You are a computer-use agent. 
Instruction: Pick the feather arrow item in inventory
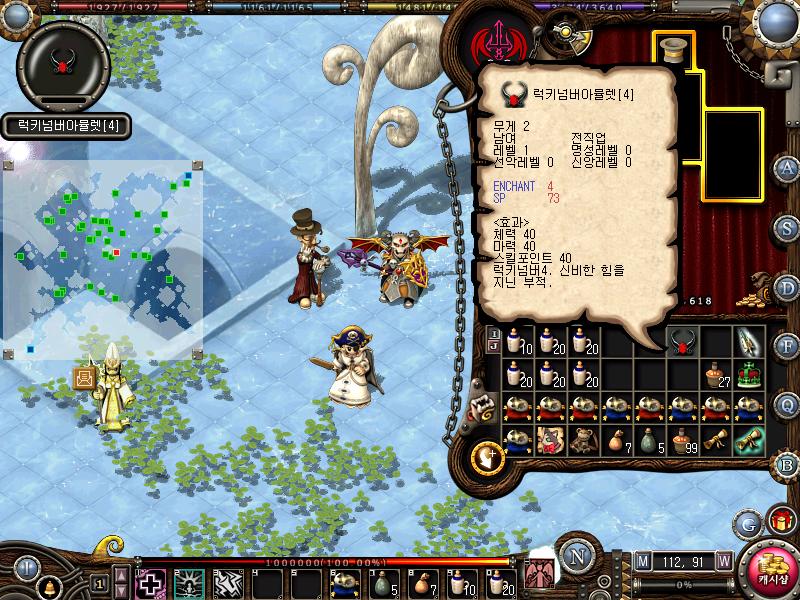pos(749,341)
